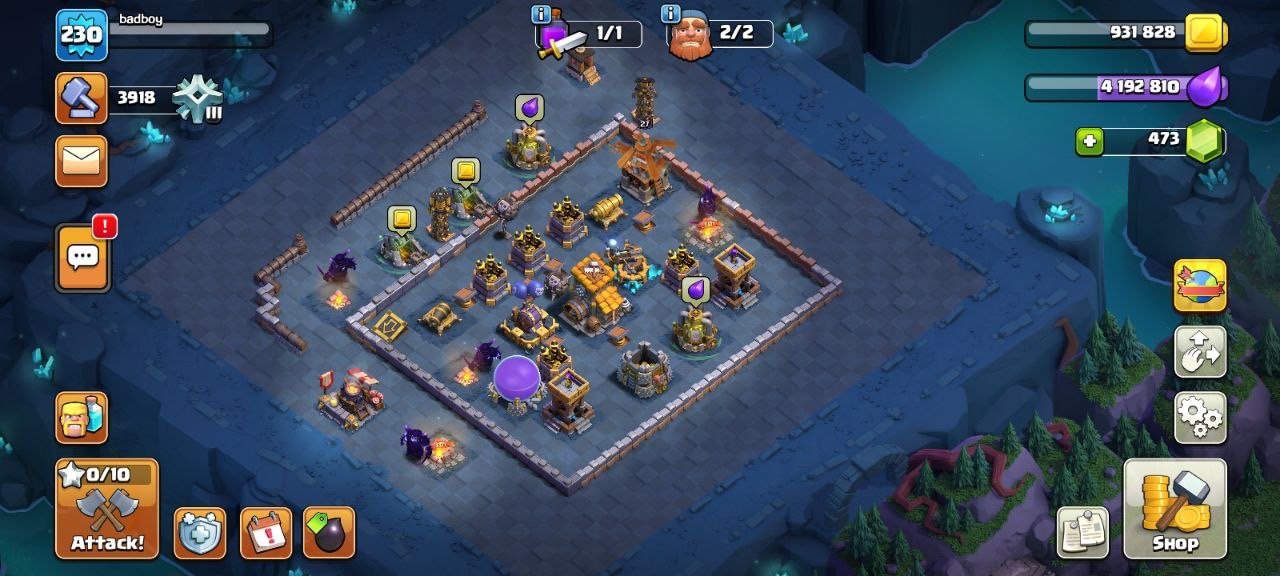Viewport: 1280px width, 576px height.
Task: Open the chat panel with the alert badge
Action: coord(84,258)
